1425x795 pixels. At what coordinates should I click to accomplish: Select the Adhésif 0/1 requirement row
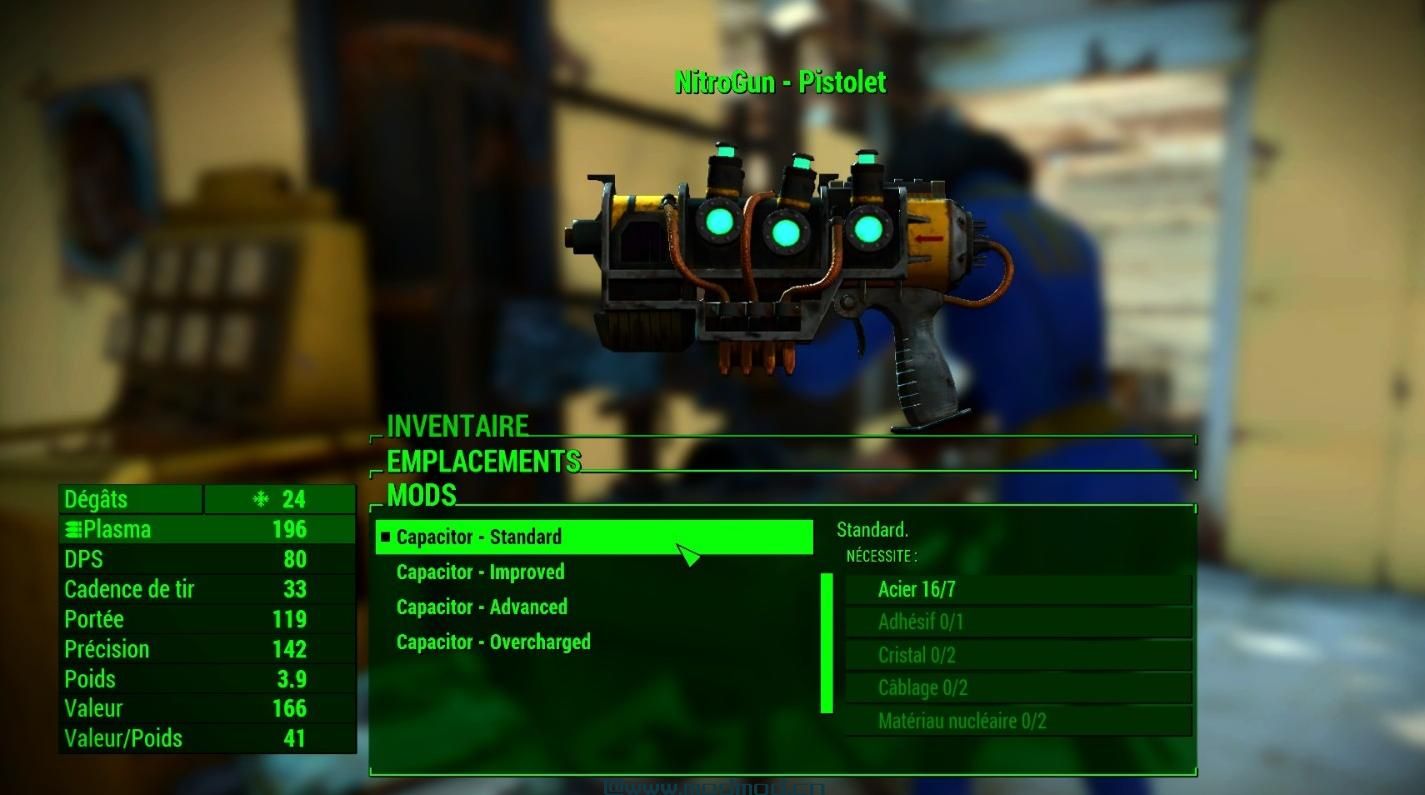[x=1018, y=622]
